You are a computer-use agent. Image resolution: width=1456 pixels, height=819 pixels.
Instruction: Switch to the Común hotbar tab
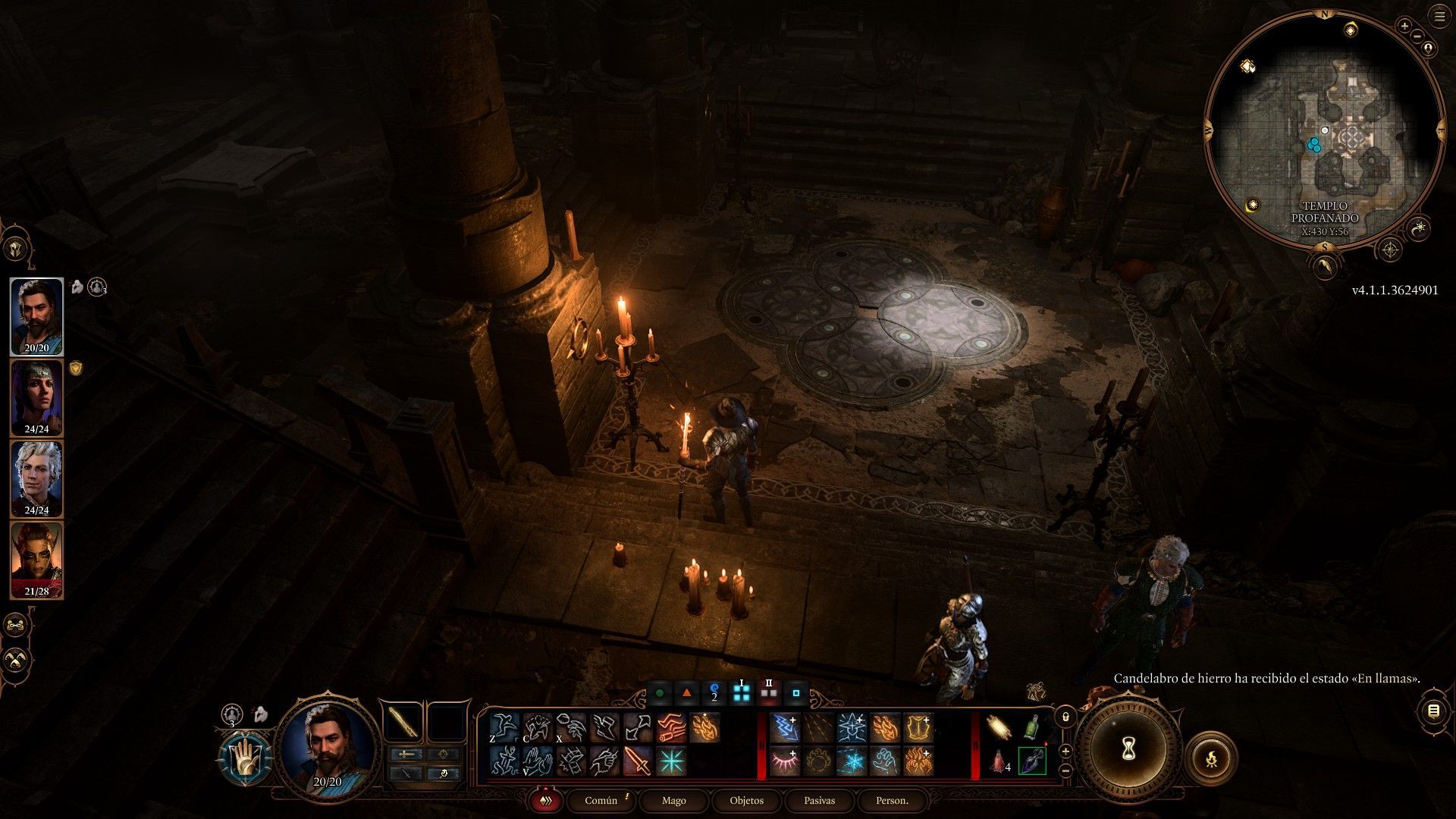(x=601, y=801)
